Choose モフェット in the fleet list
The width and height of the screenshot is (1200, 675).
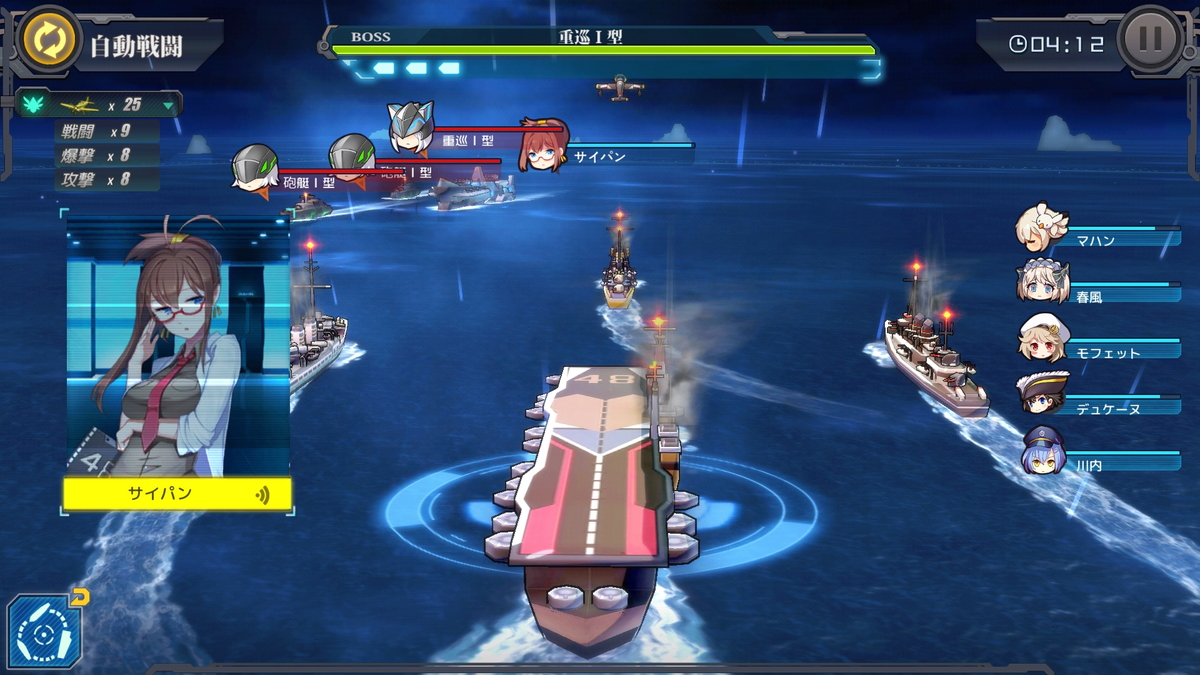[1038, 338]
